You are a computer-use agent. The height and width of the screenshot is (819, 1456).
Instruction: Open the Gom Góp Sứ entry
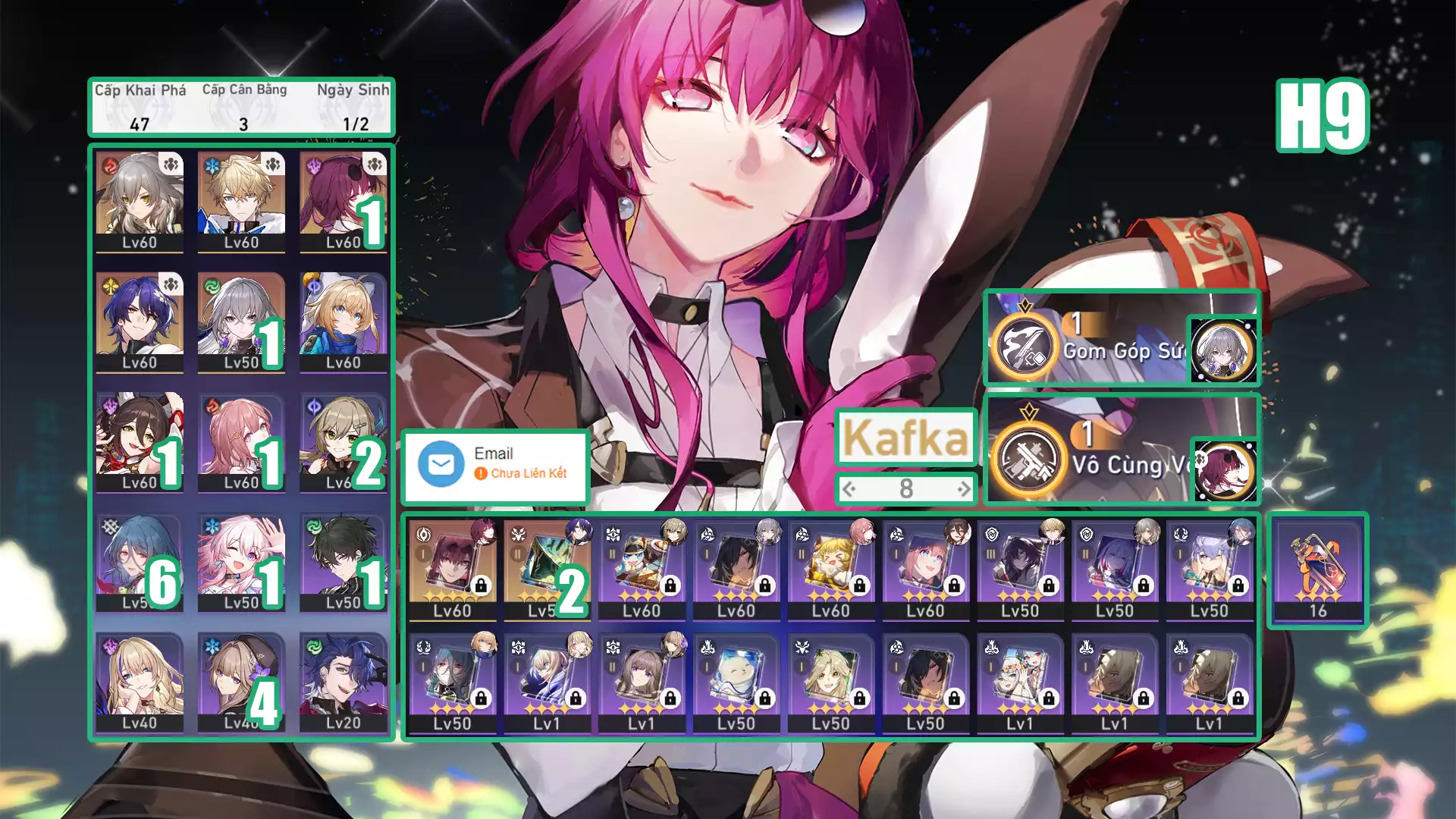[1121, 338]
